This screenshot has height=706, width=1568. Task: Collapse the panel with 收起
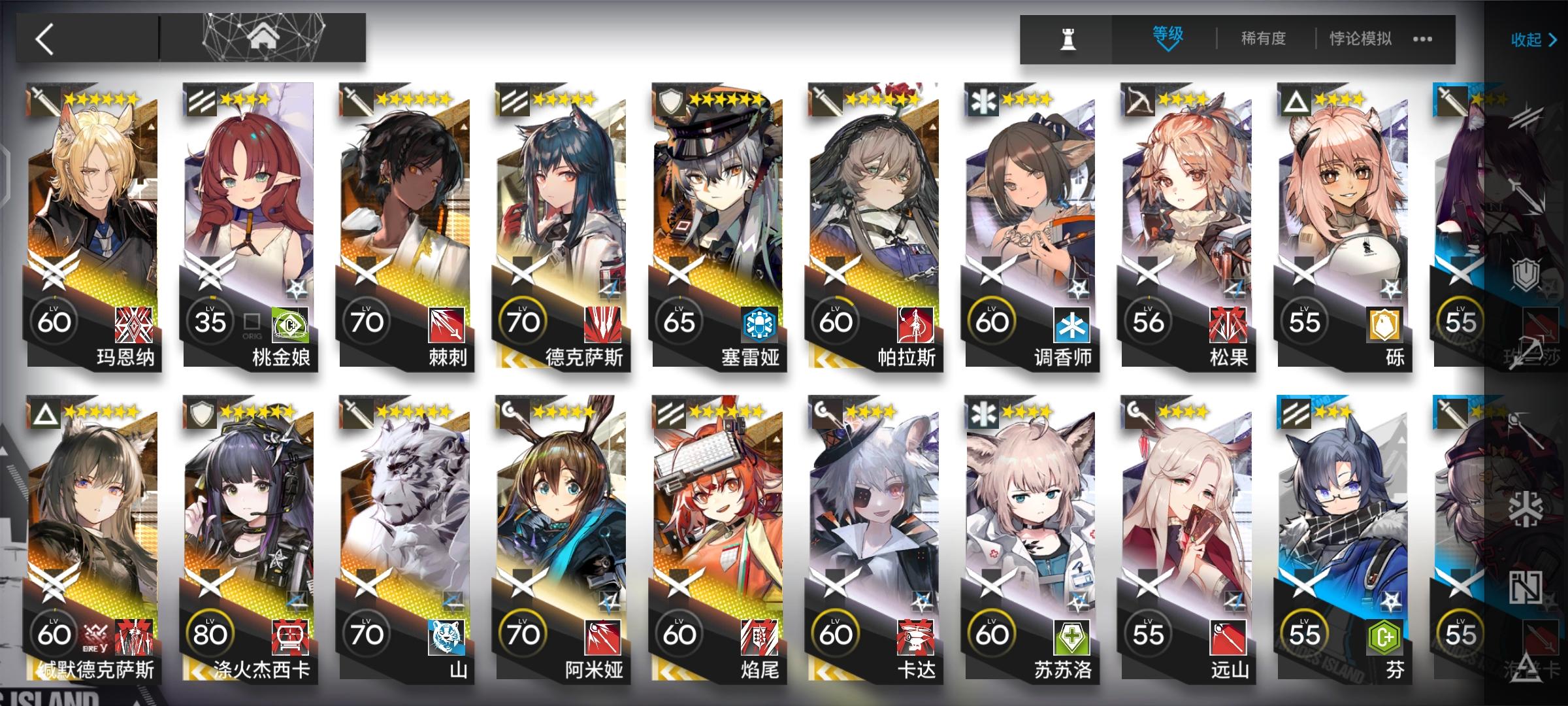pyautogui.click(x=1529, y=41)
